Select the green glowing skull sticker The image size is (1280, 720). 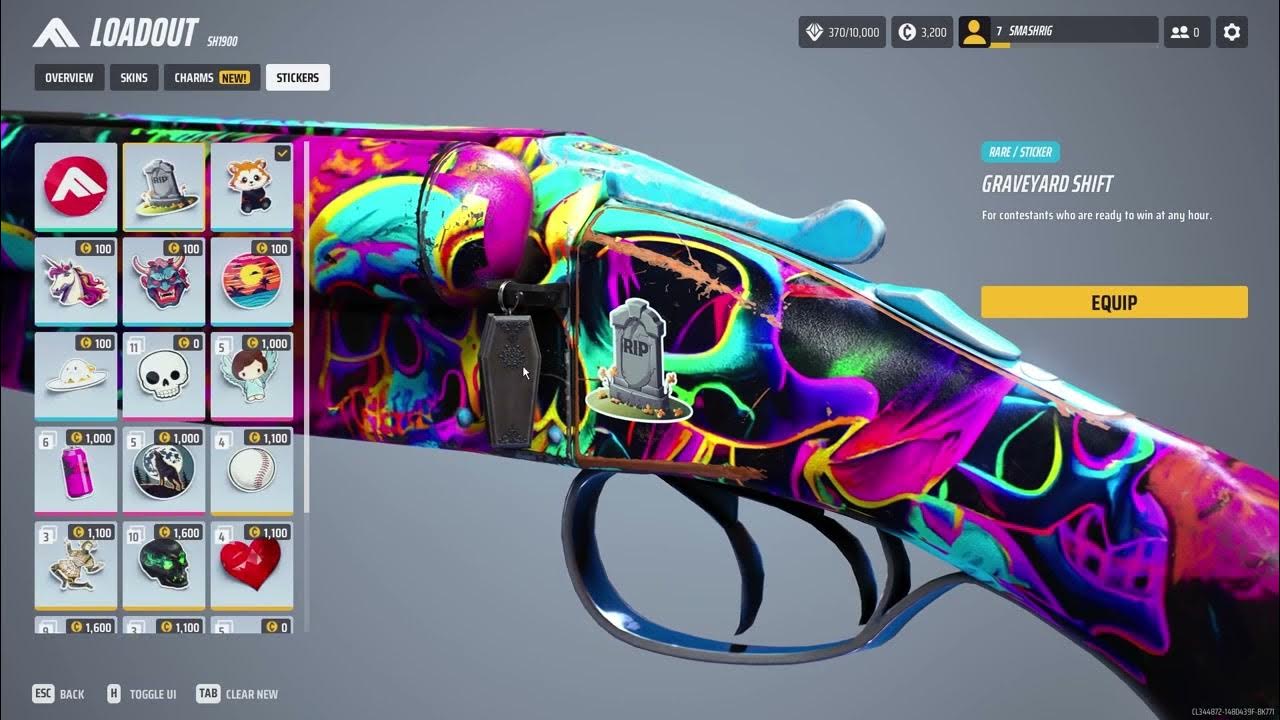point(163,565)
